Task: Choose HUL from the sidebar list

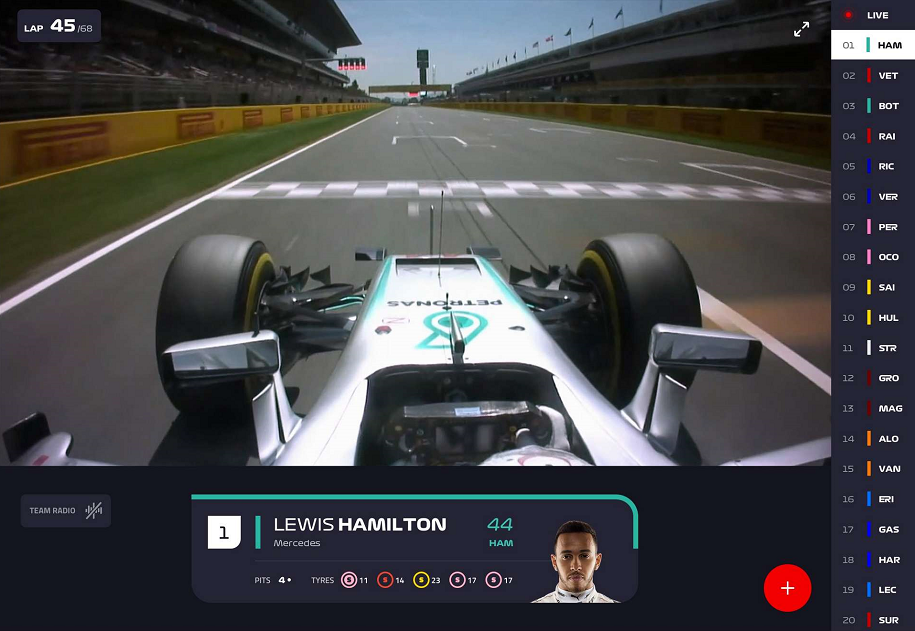Action: [872, 318]
